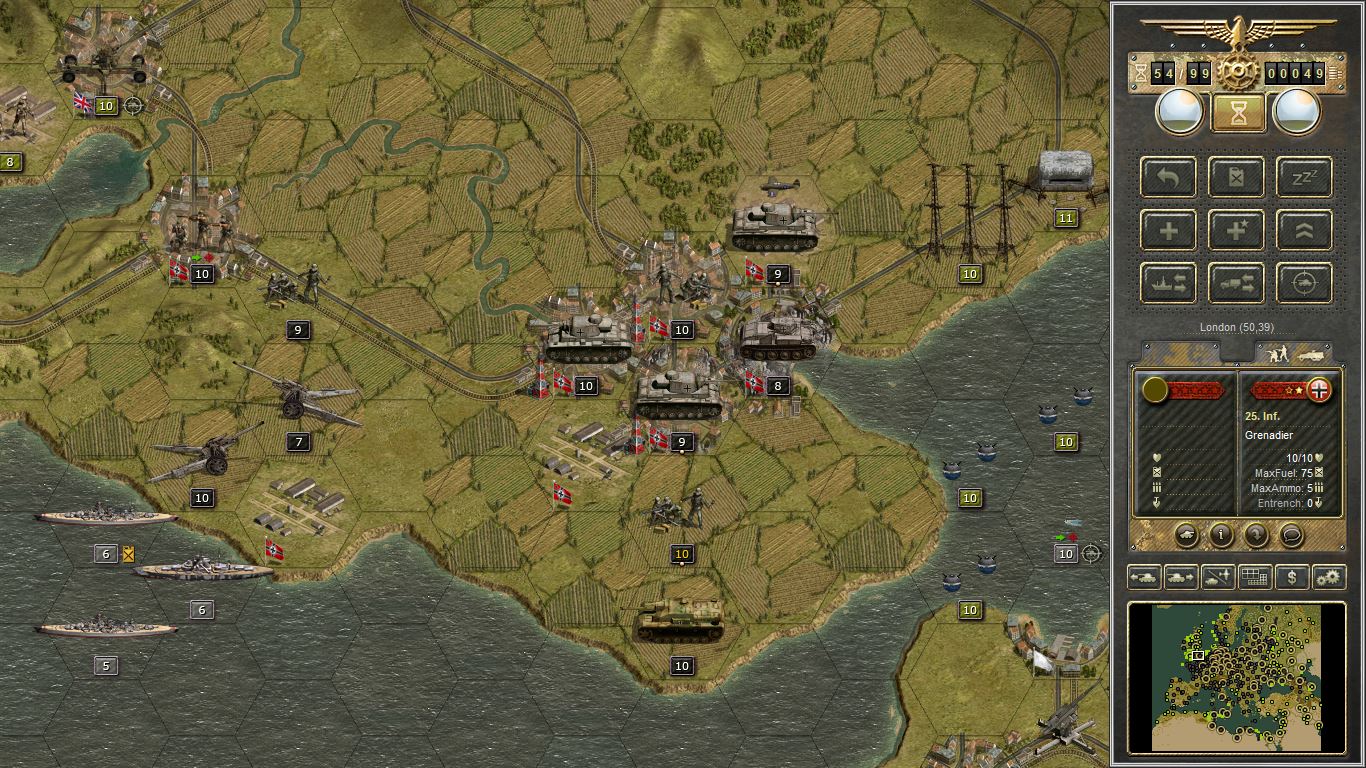The image size is (1366, 768).
Task: Select the previous unit tank arrow button
Action: [x=1144, y=577]
